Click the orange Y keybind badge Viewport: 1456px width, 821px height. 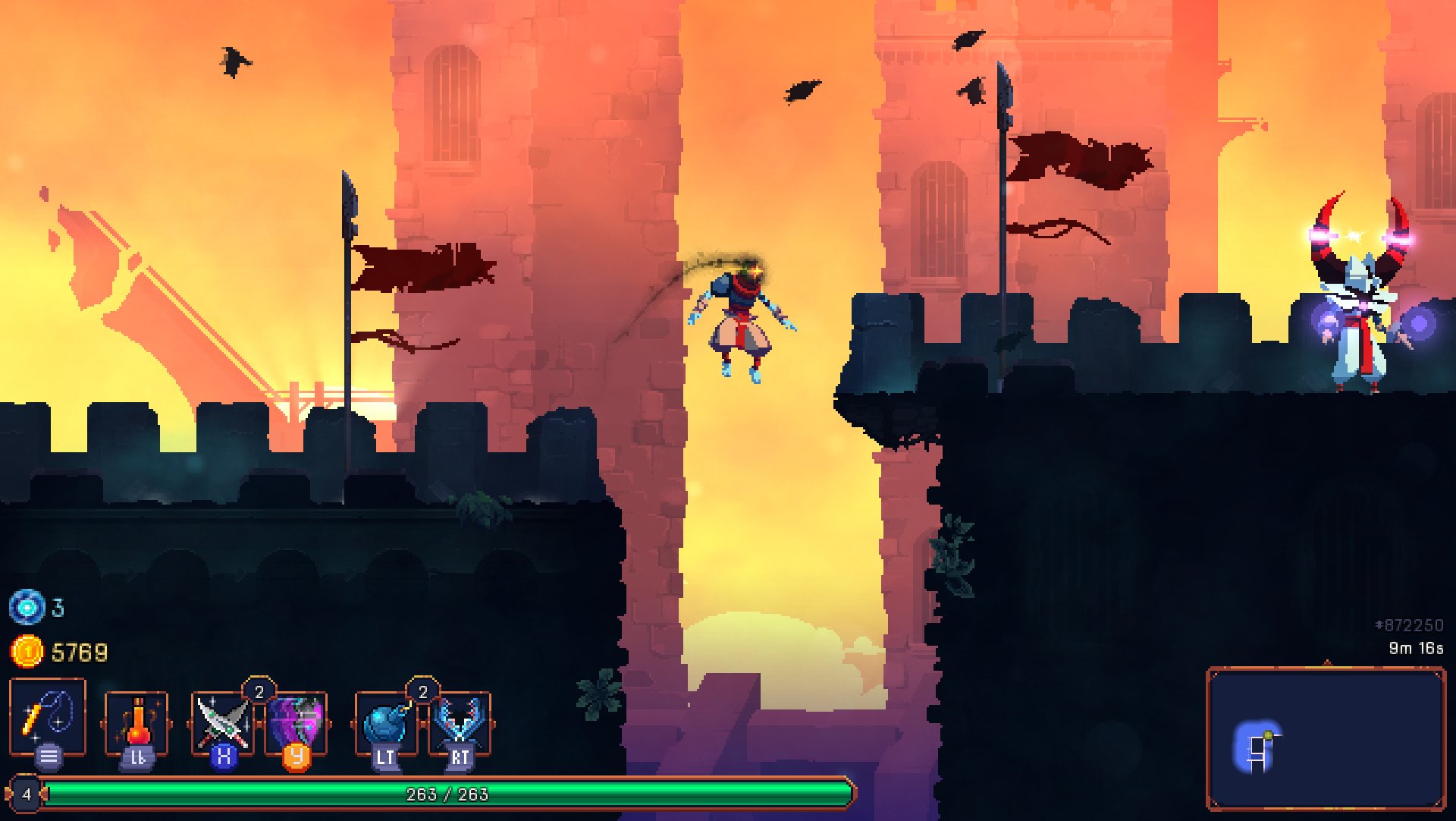point(297,756)
